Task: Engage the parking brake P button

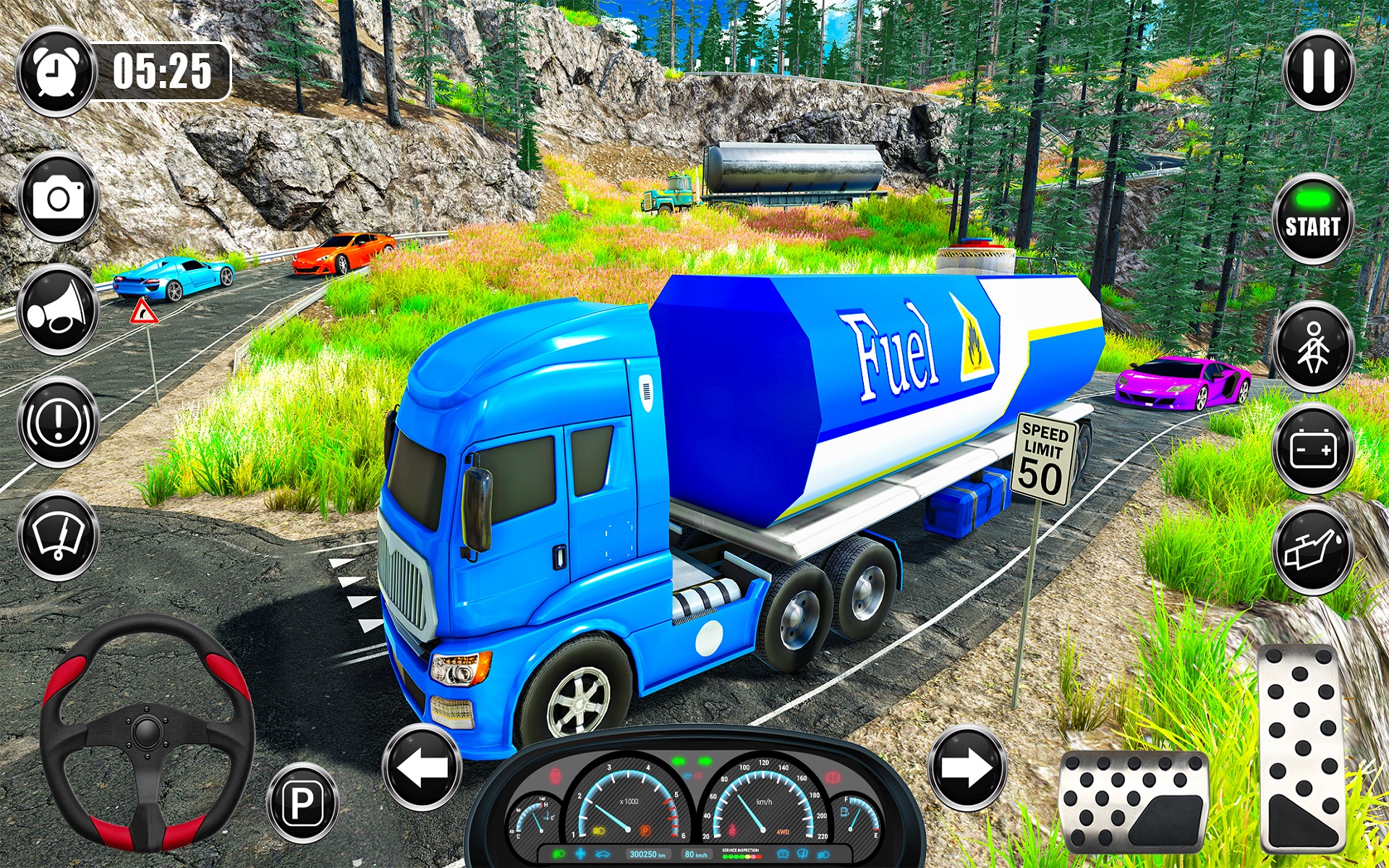Action: pos(302,802)
